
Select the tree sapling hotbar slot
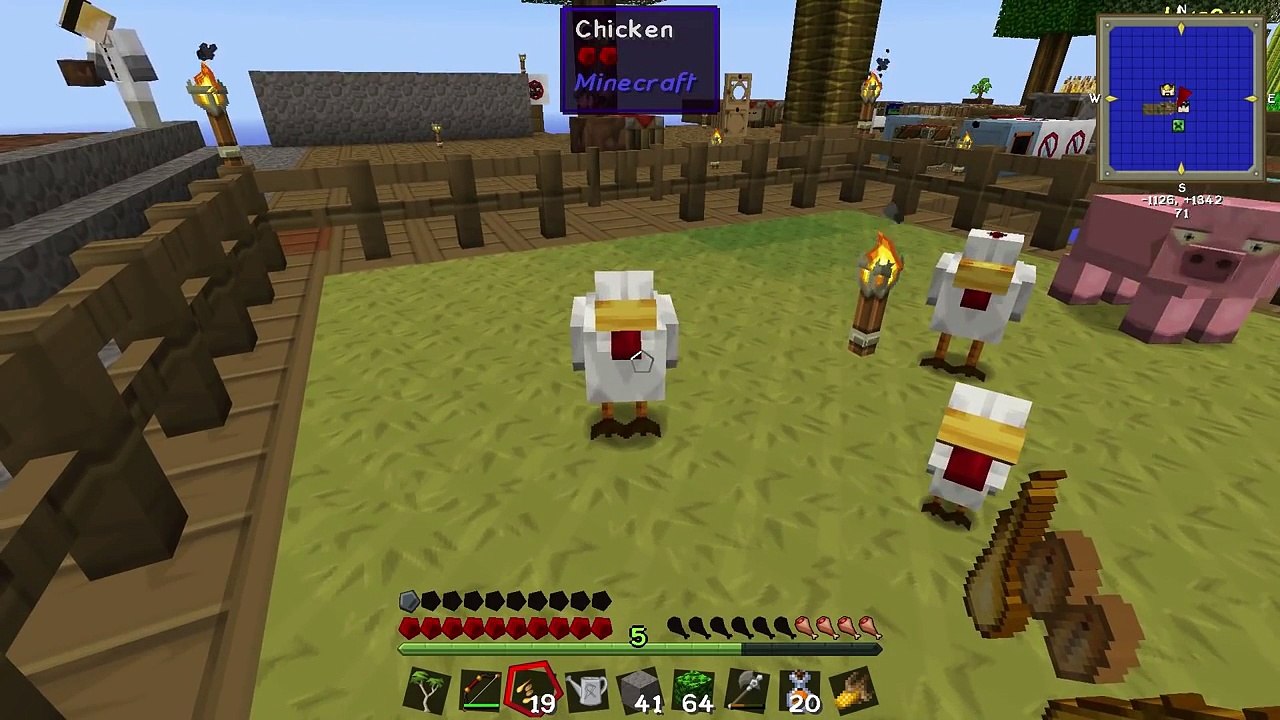coord(427,690)
